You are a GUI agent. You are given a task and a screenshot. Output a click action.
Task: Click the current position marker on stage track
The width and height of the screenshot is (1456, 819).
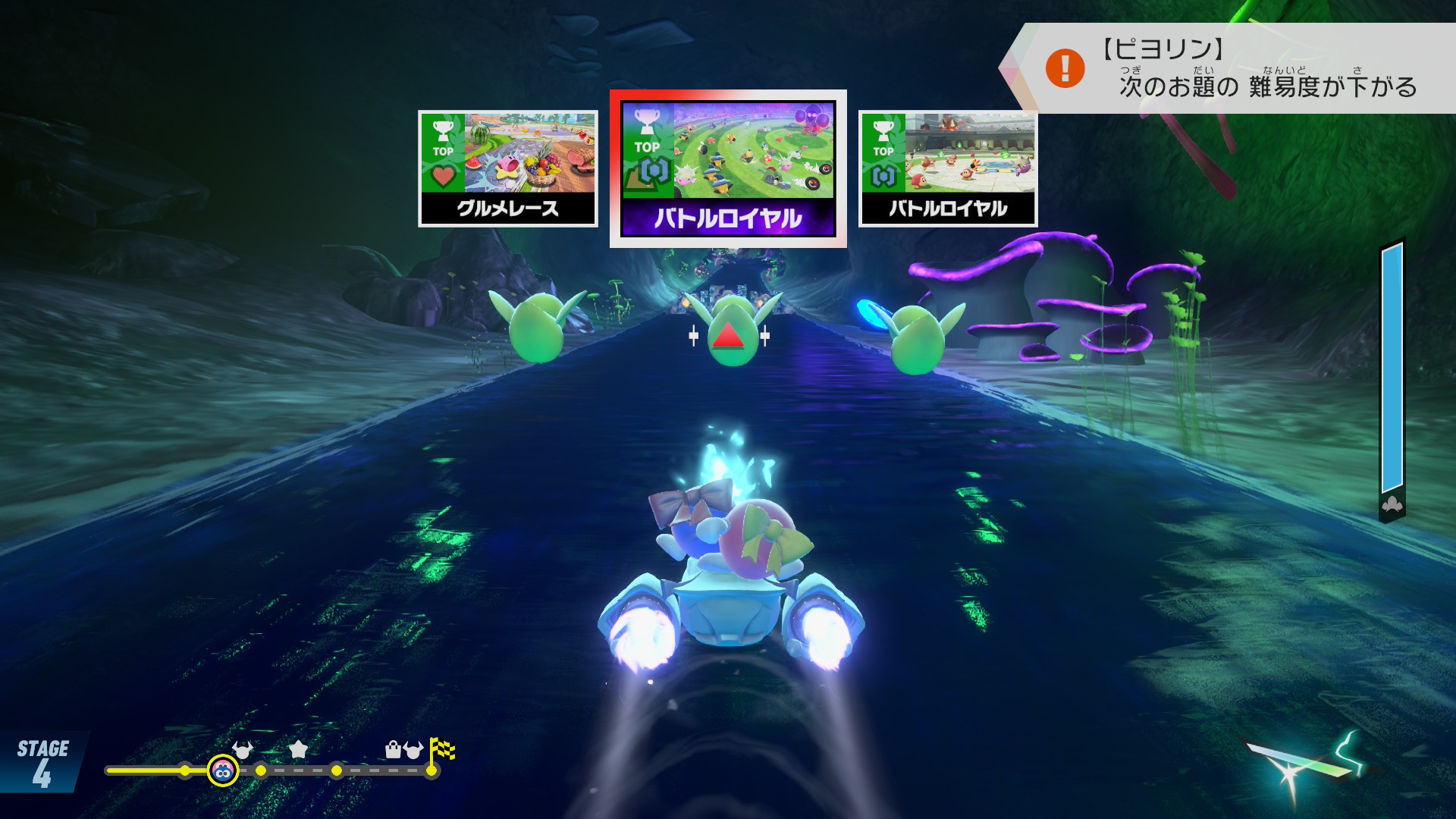point(223,771)
